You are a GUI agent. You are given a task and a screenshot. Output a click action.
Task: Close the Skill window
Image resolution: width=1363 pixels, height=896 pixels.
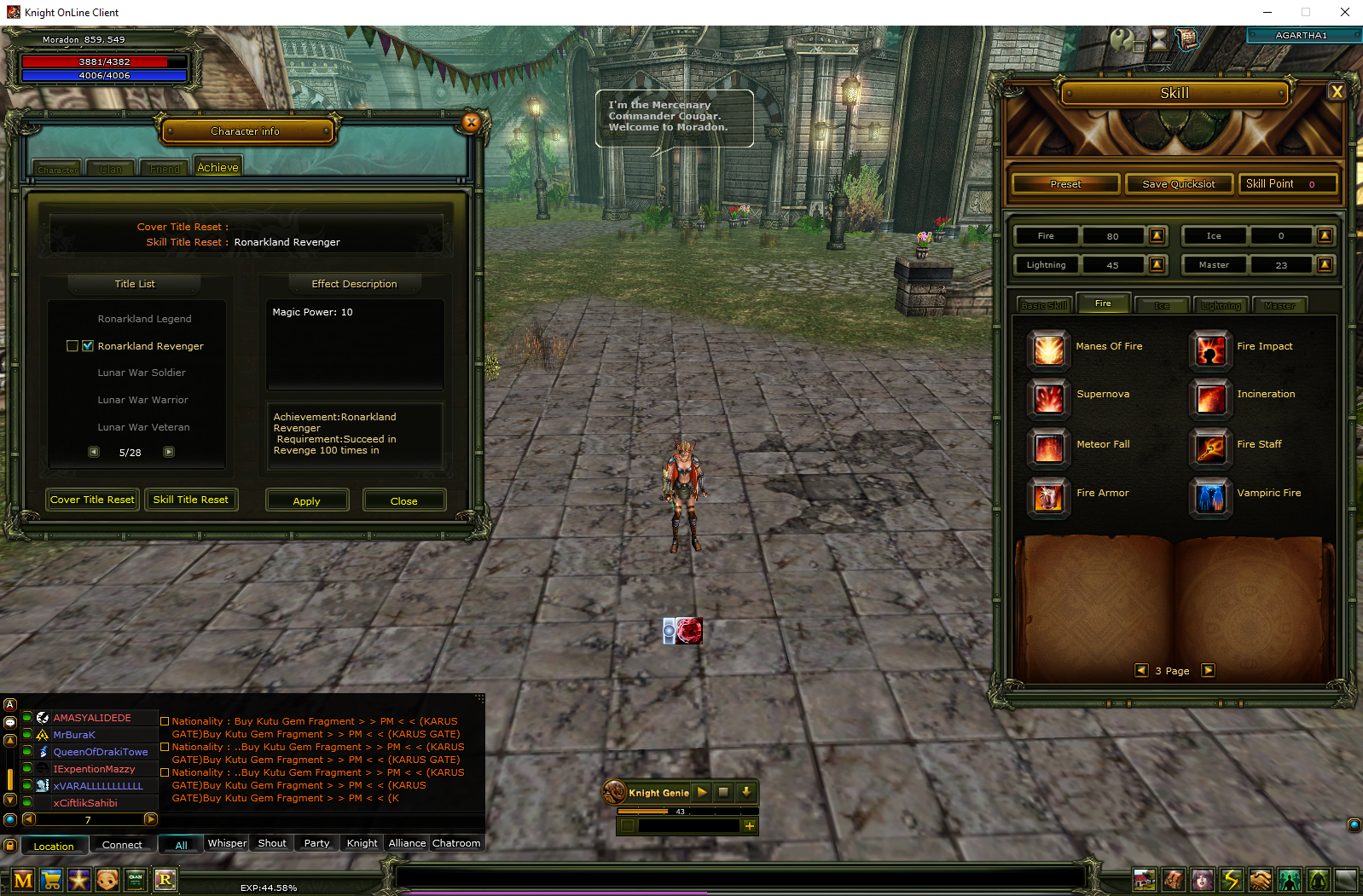[1337, 92]
